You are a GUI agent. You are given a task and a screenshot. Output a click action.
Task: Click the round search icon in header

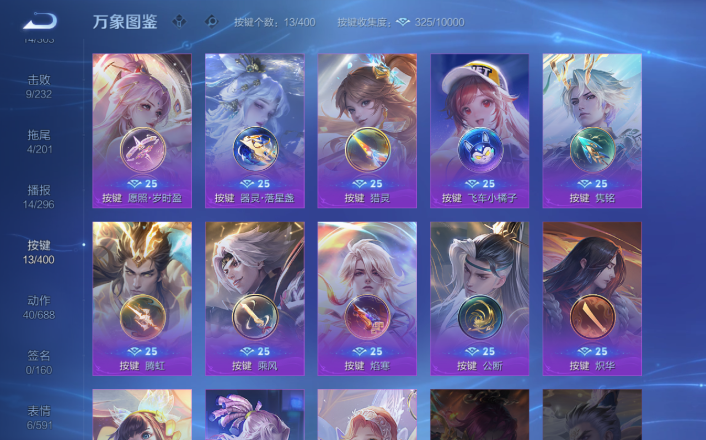[210, 20]
